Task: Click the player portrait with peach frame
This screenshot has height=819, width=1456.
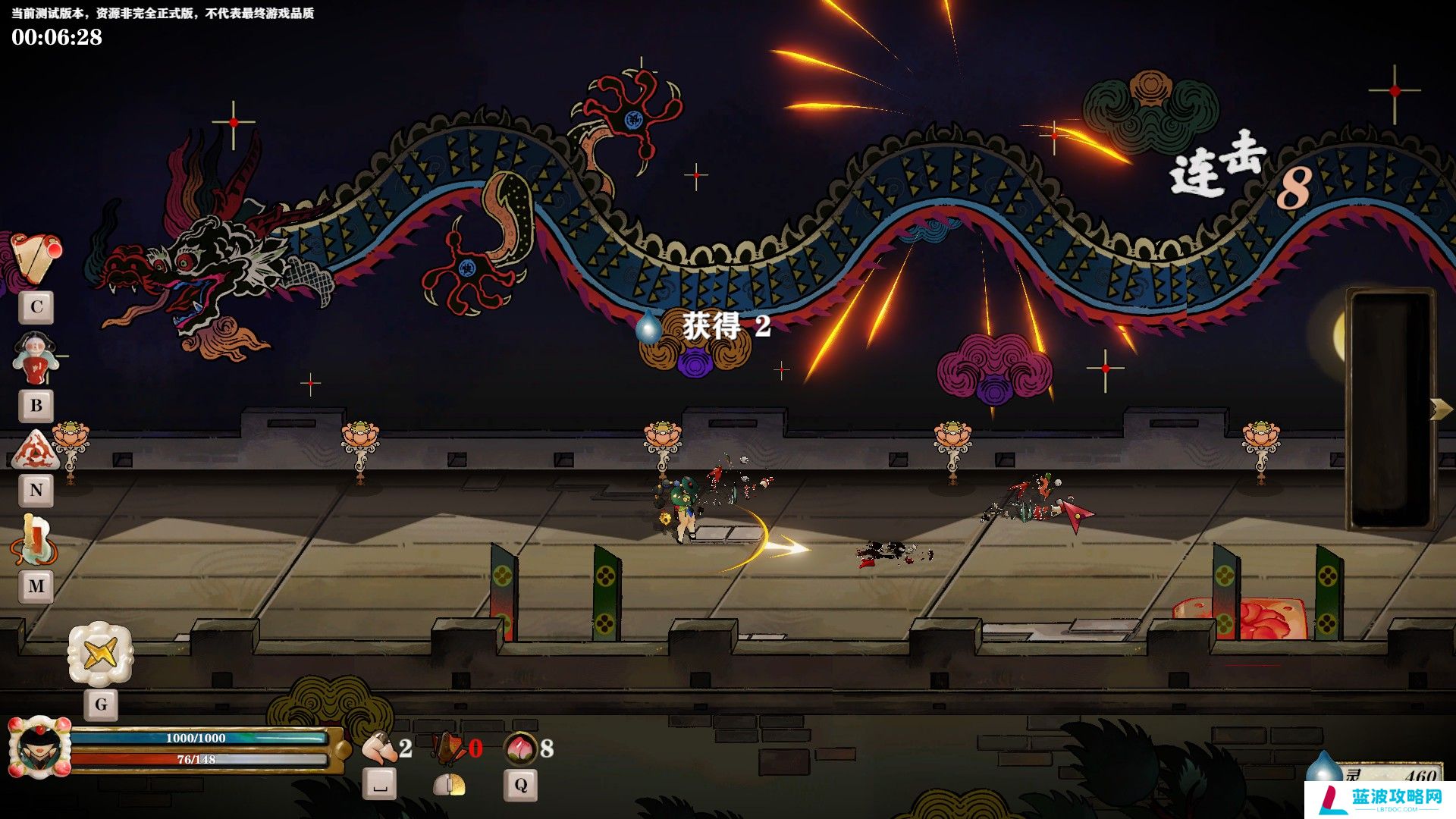Action: 39,748
